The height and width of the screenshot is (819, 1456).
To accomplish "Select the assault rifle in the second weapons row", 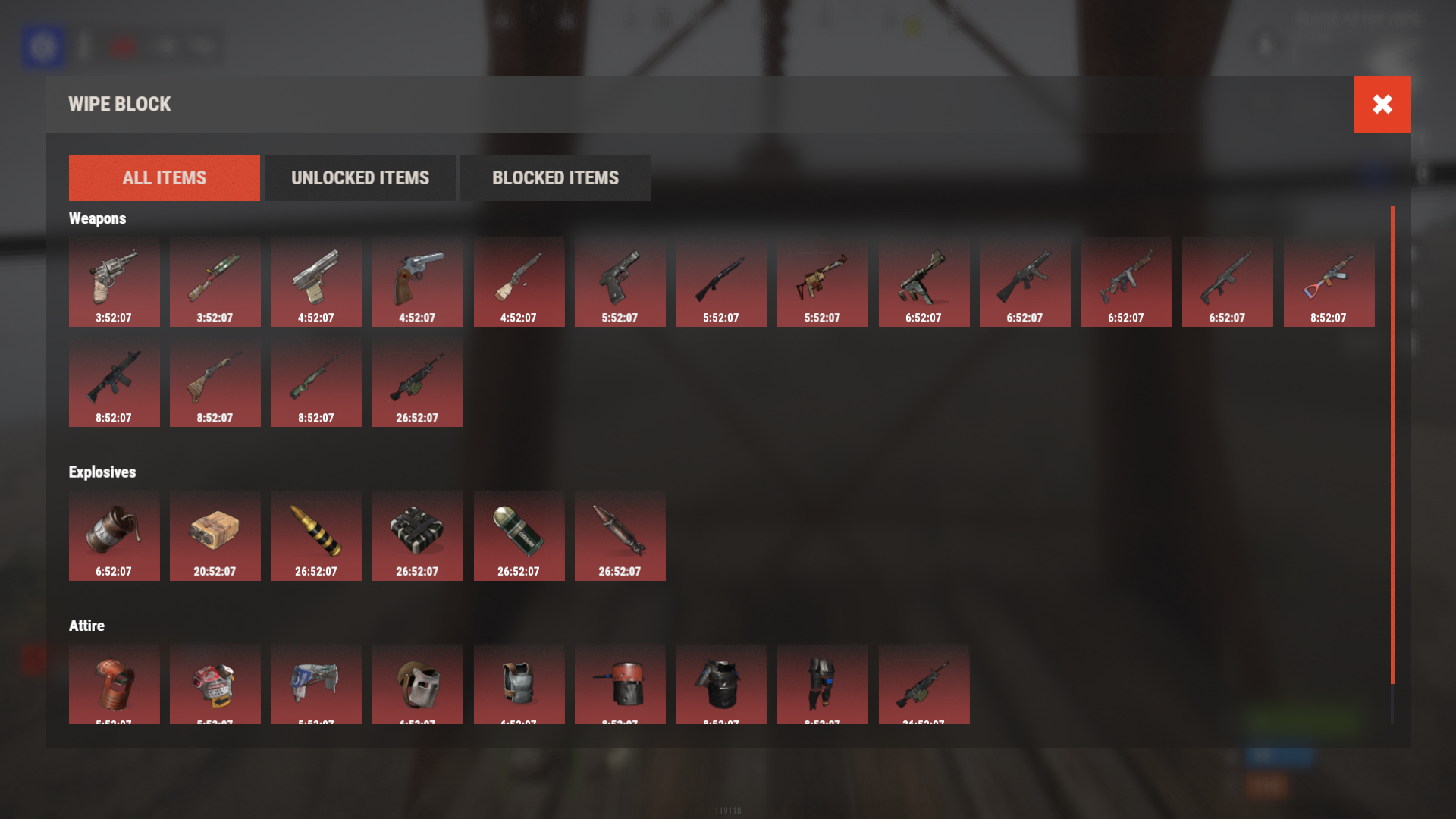I will (115, 383).
